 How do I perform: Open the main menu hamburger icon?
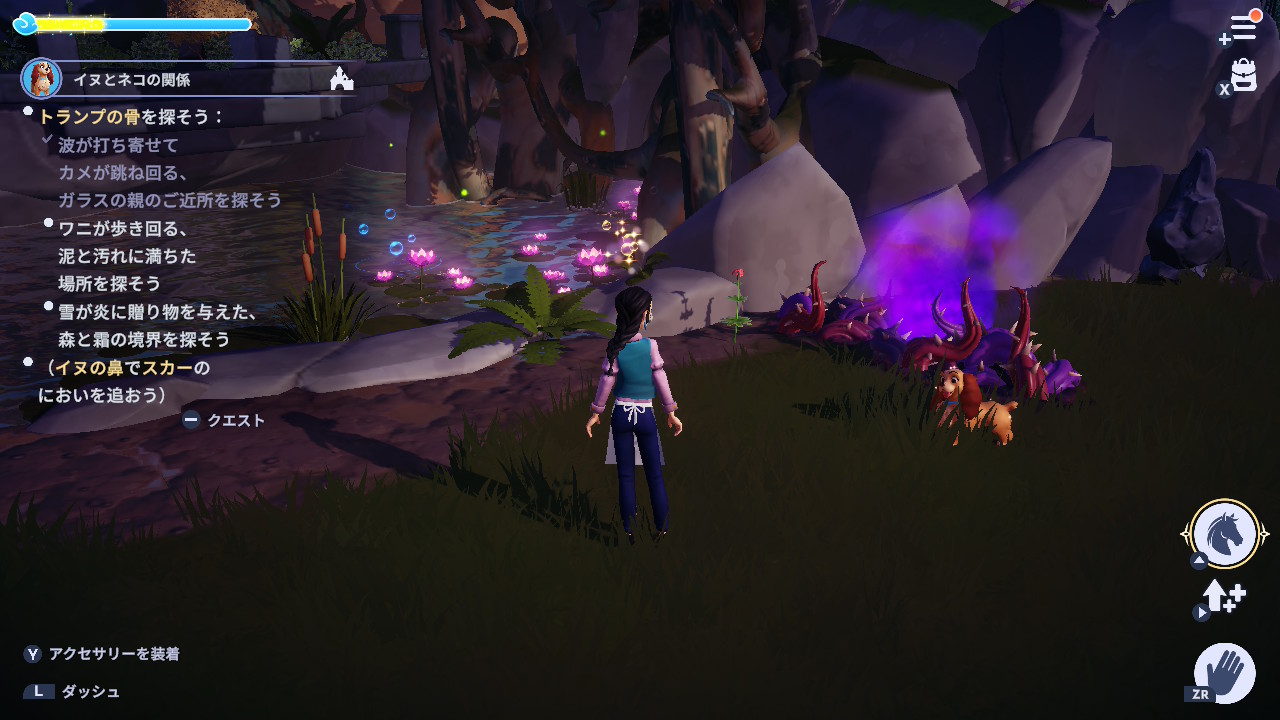coord(1243,27)
